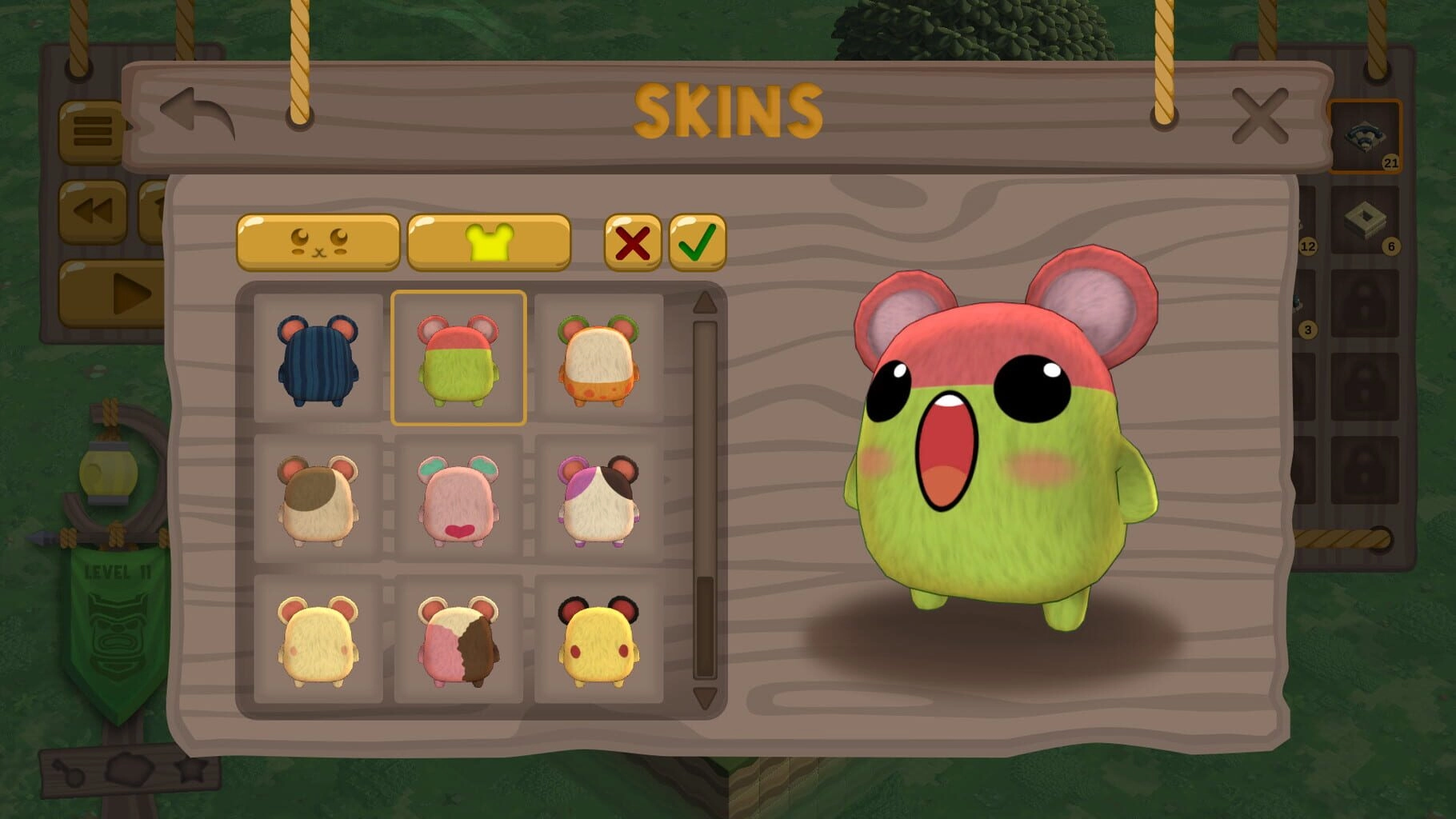Click the skin list scroll-down arrow
1456x819 pixels.
[x=705, y=697]
